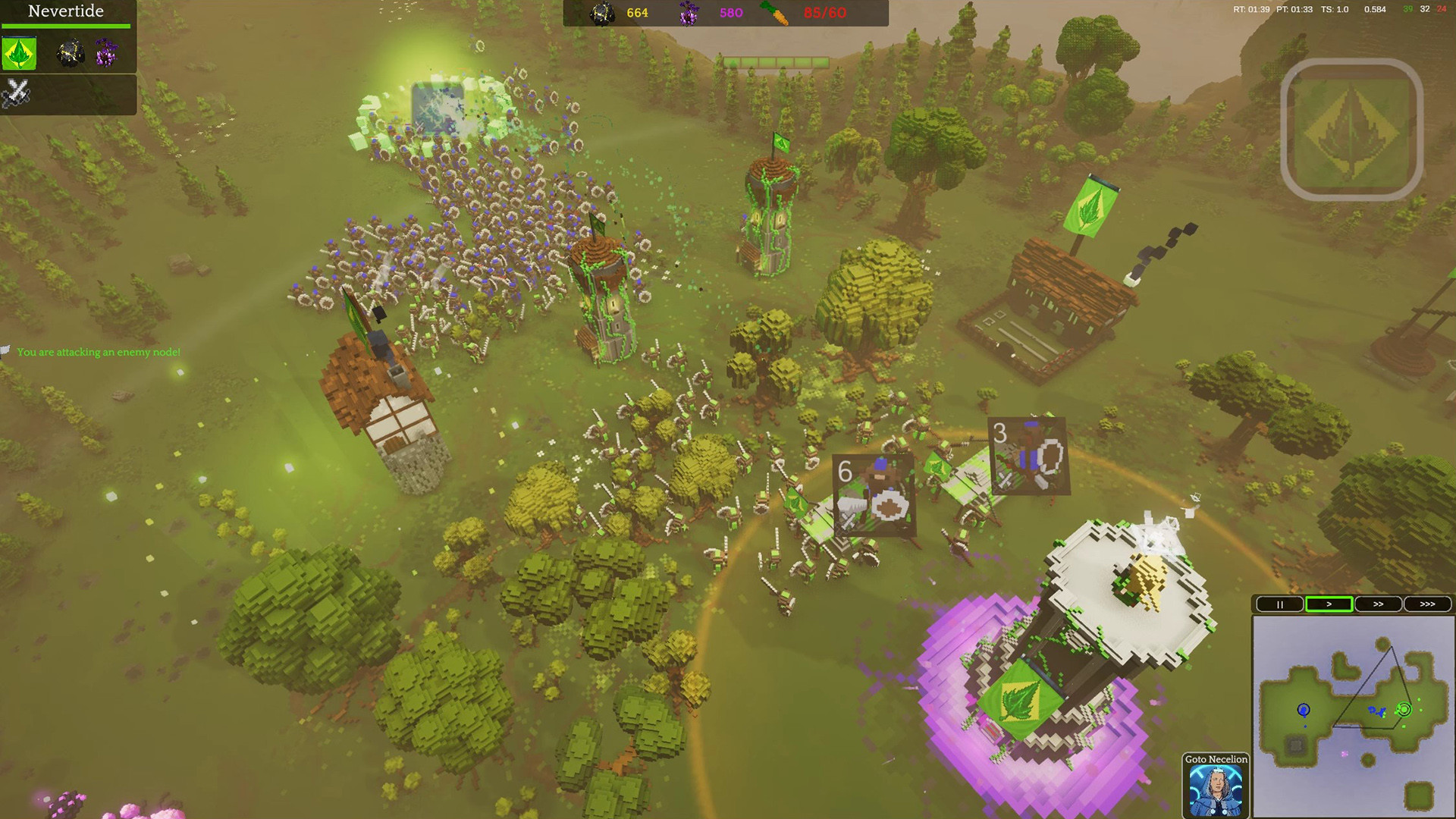Switch to double speed (>>)
This screenshot has height=819, width=1456.
[x=1378, y=604]
